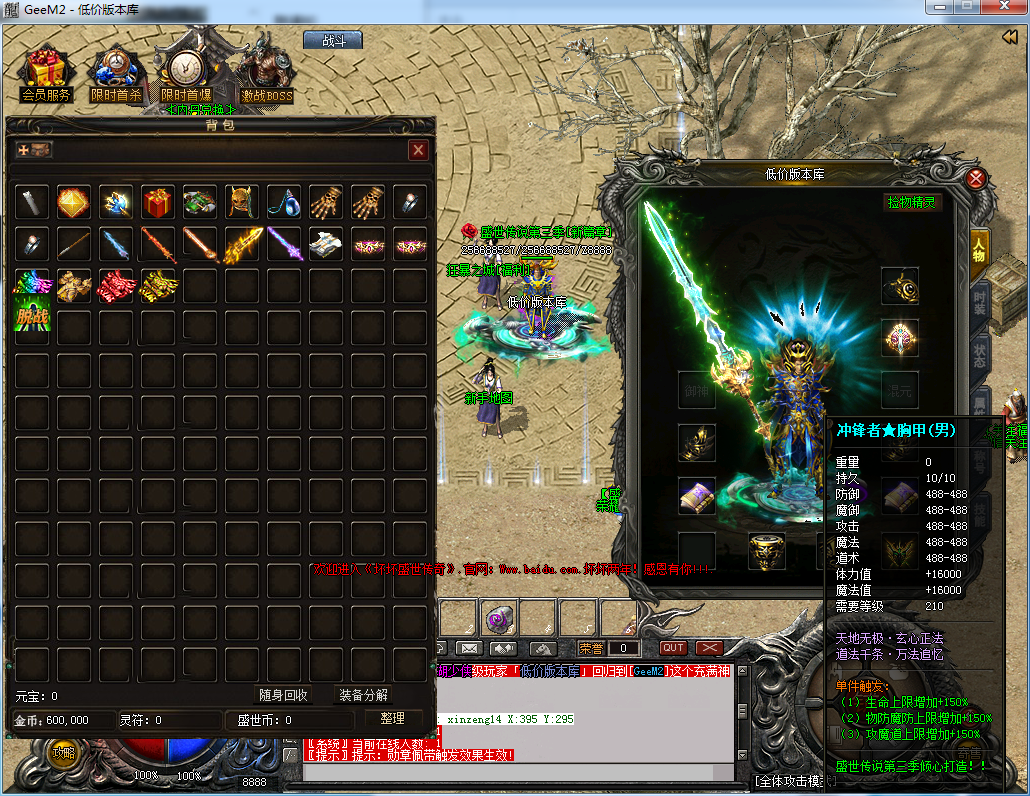Select the golden diamond gem item
Screen dimensions: 1030x796
tap(74, 202)
